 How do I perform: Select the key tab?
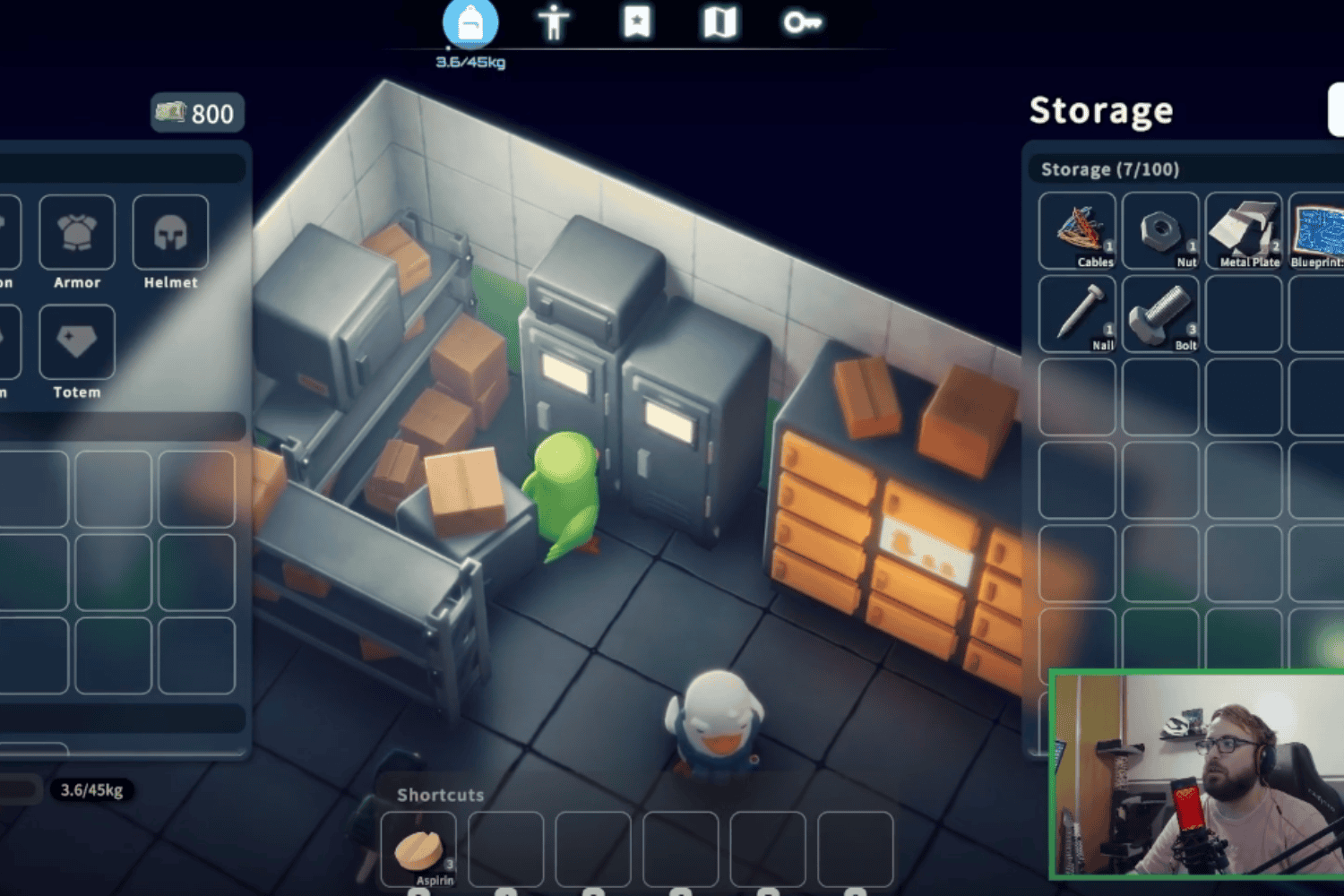coord(801,22)
